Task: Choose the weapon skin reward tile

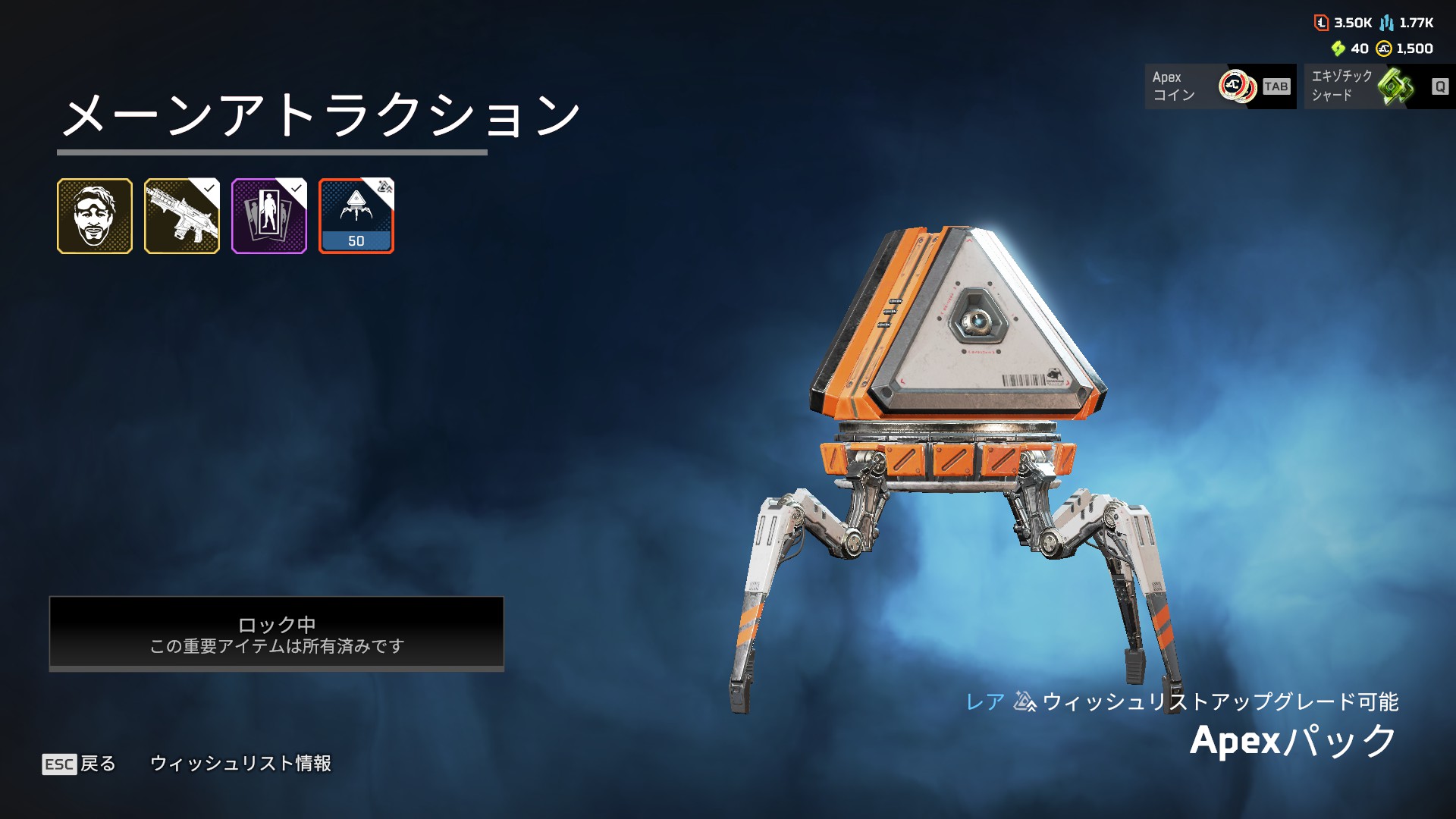Action: pos(182,216)
